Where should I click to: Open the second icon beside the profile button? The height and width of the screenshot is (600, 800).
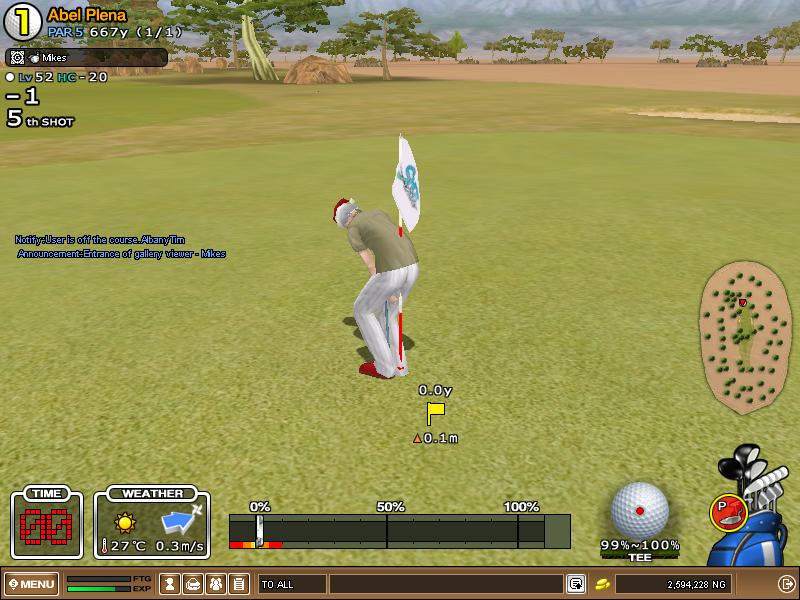(193, 584)
